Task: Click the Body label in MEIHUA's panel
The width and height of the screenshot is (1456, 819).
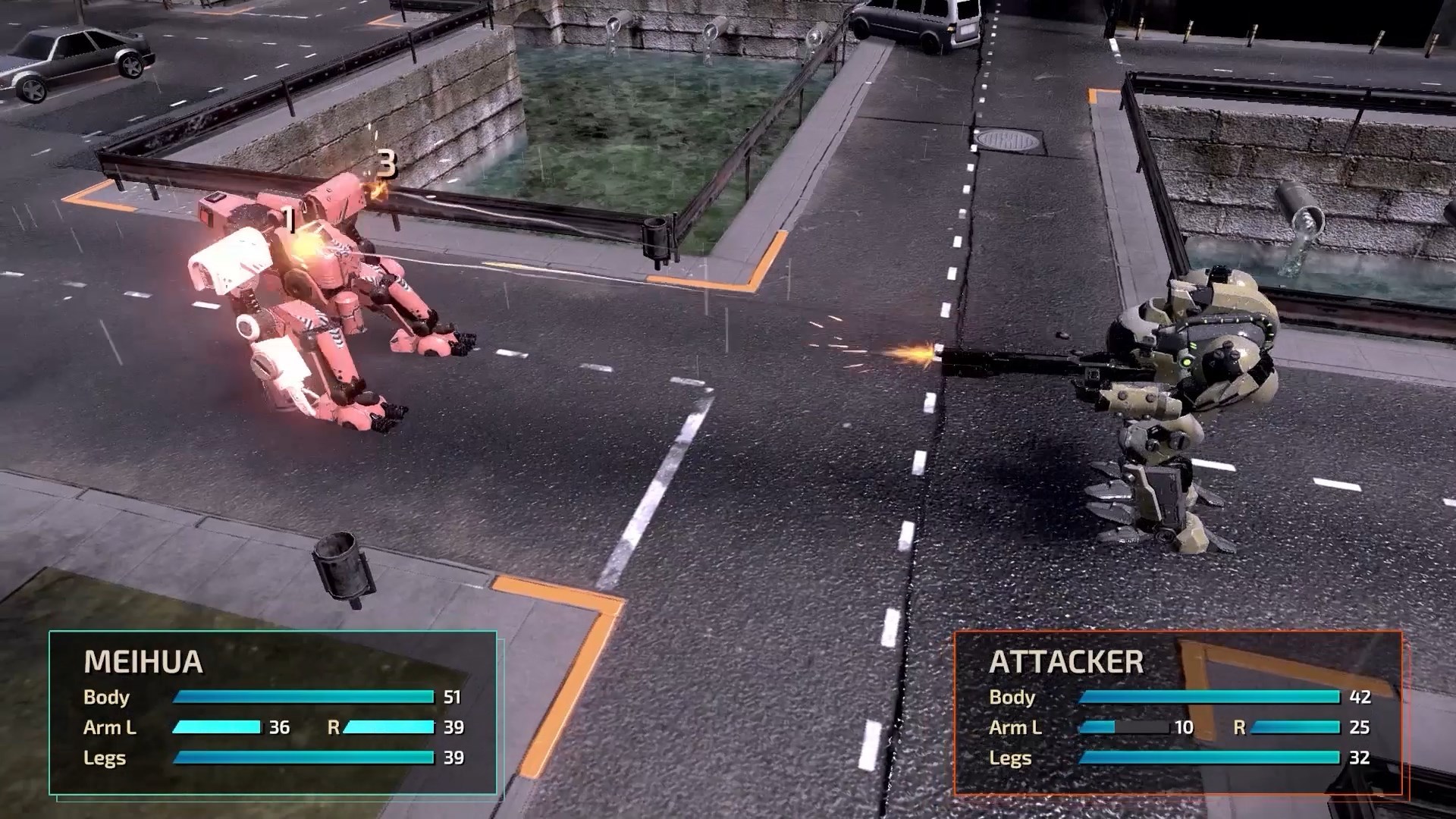Action: pos(106,698)
